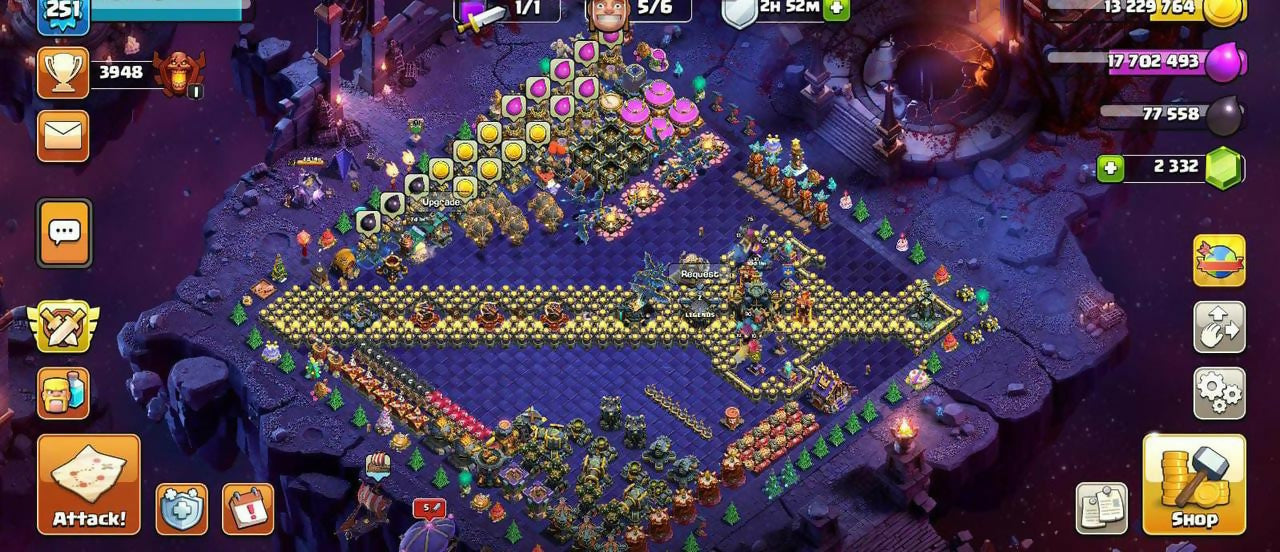Viewport: 1280px width, 552px height.
Task: Add gems with the green plus
Action: click(x=1110, y=167)
